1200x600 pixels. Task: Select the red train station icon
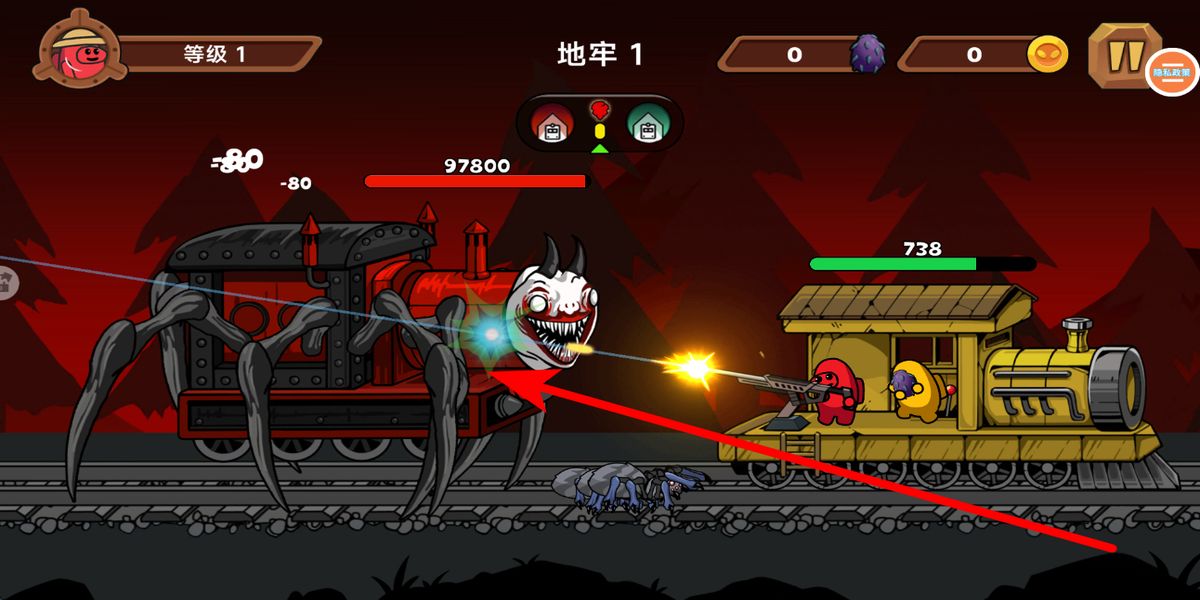(551, 124)
